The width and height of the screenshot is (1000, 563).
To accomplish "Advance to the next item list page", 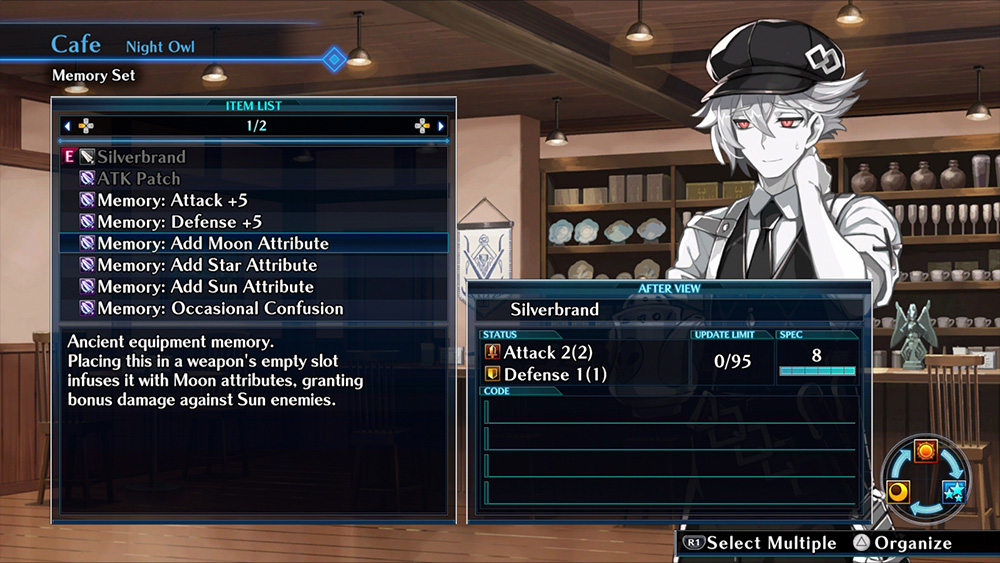I will pos(441,127).
